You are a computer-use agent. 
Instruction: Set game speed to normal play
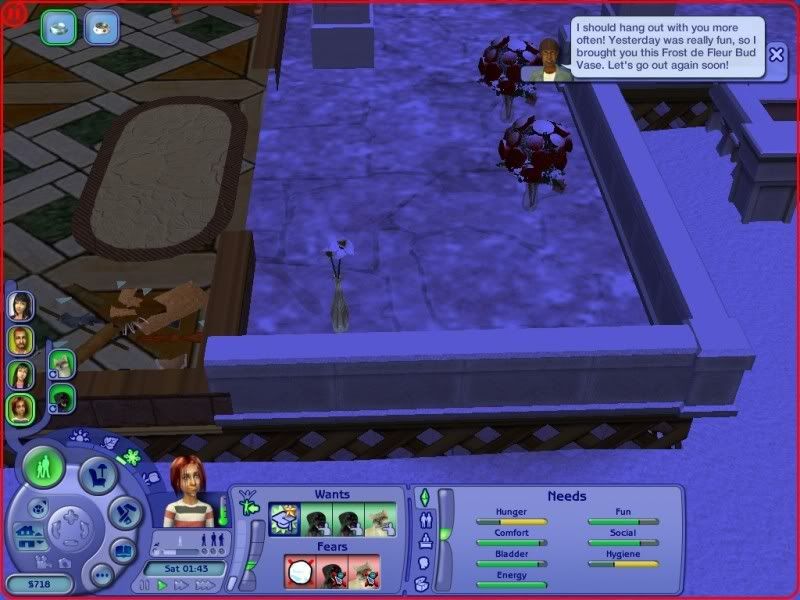pyautogui.click(x=162, y=585)
